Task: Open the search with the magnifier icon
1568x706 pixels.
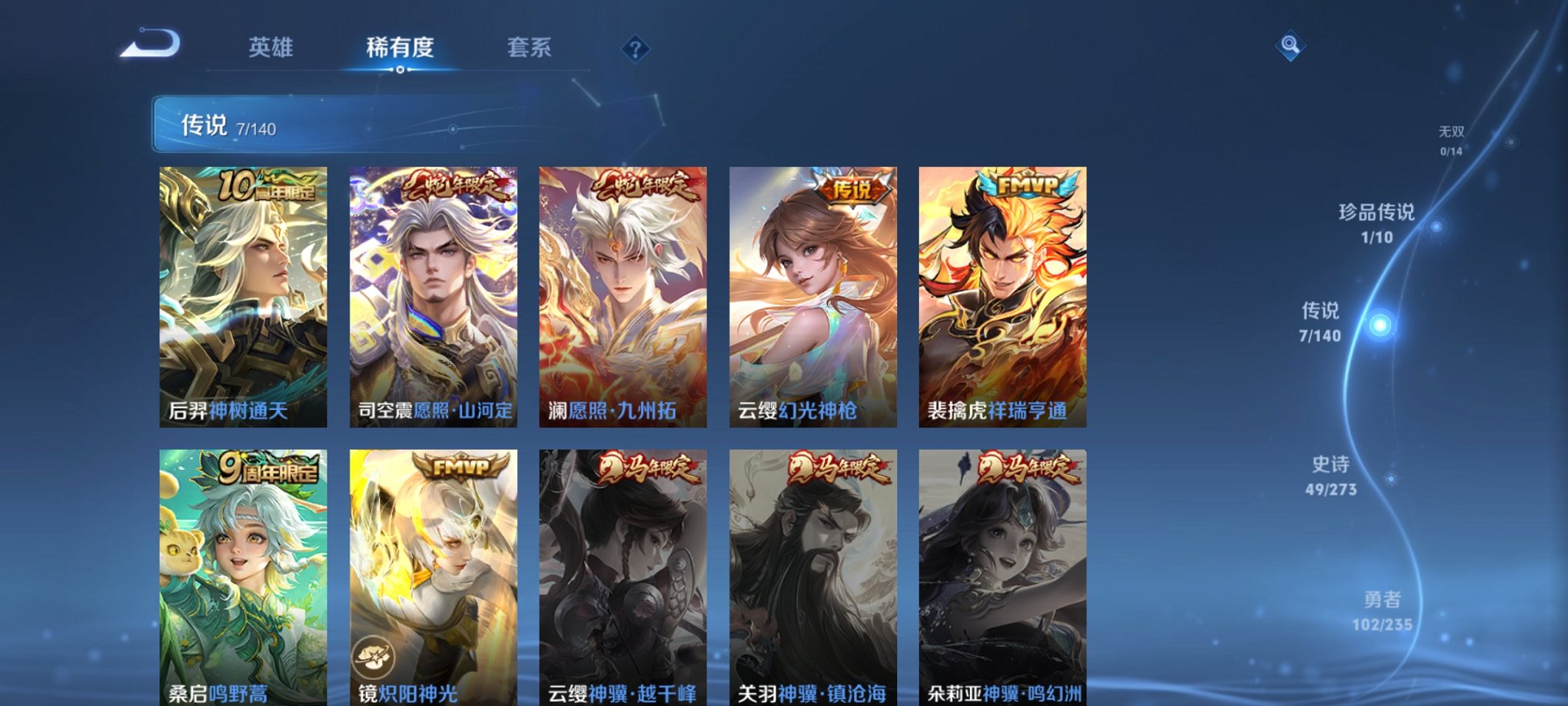Action: coord(1290,46)
